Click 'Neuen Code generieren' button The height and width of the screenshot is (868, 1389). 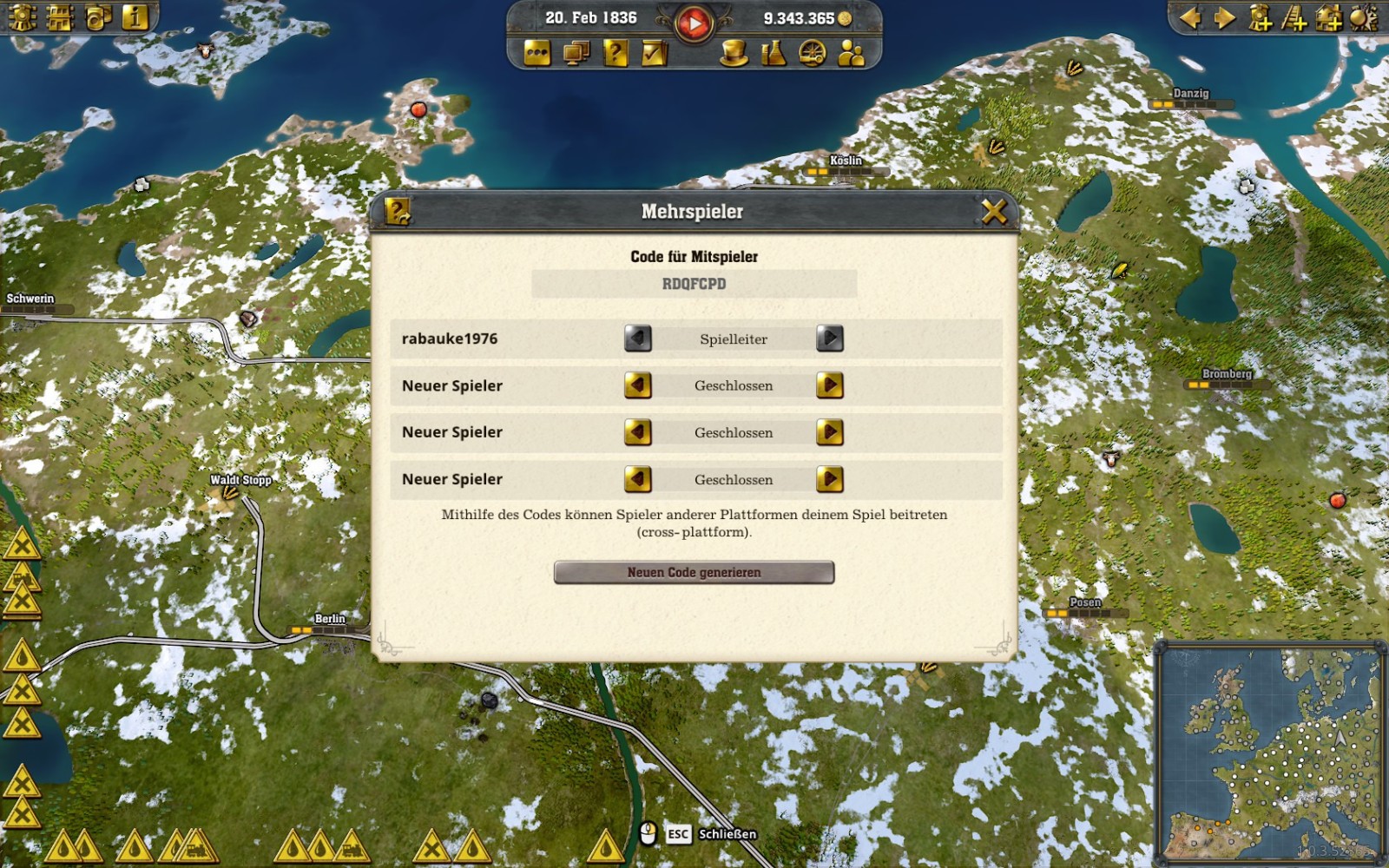[694, 573]
